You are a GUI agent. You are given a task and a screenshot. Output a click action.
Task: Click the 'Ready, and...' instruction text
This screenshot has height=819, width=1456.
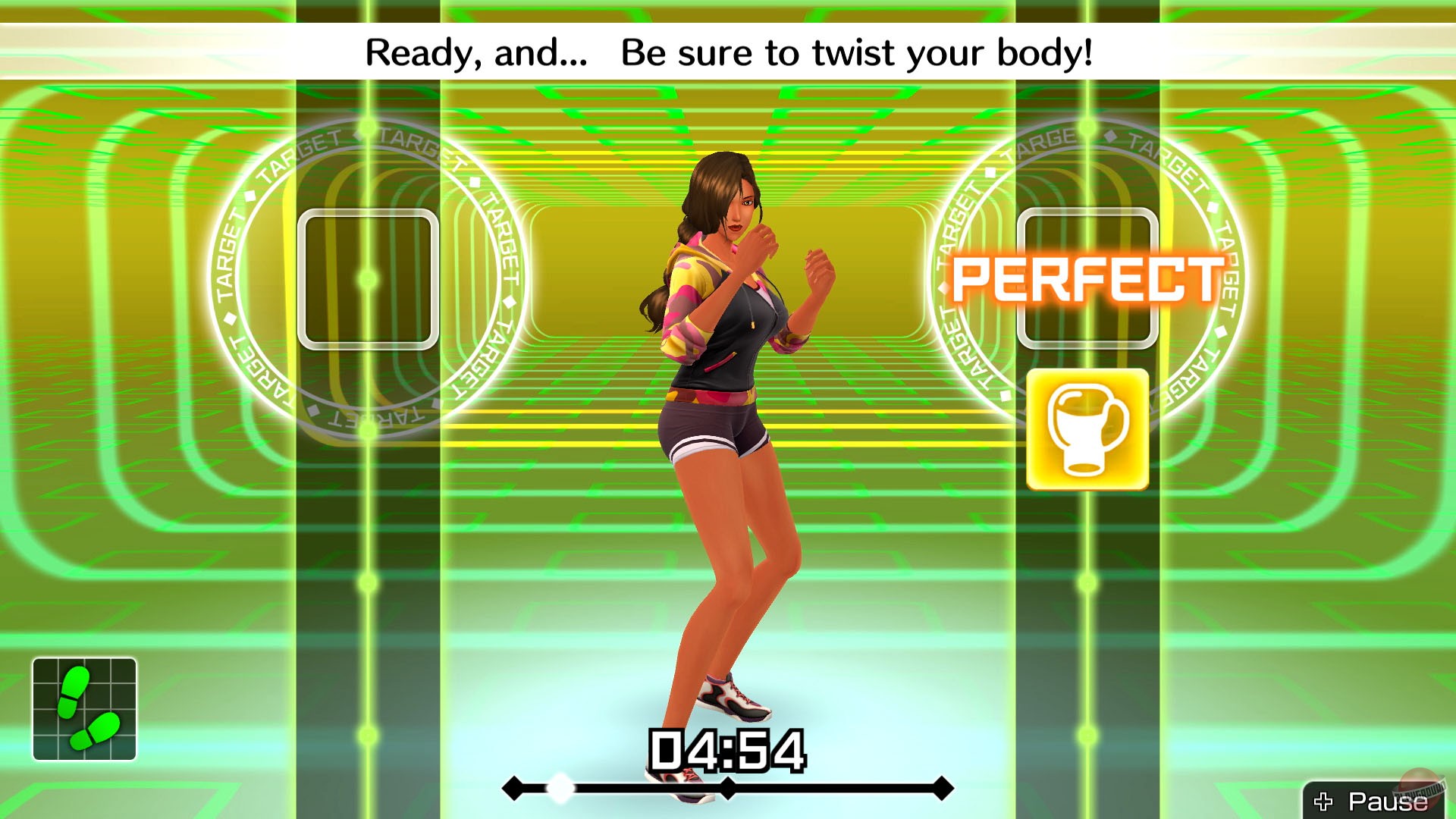click(x=475, y=53)
